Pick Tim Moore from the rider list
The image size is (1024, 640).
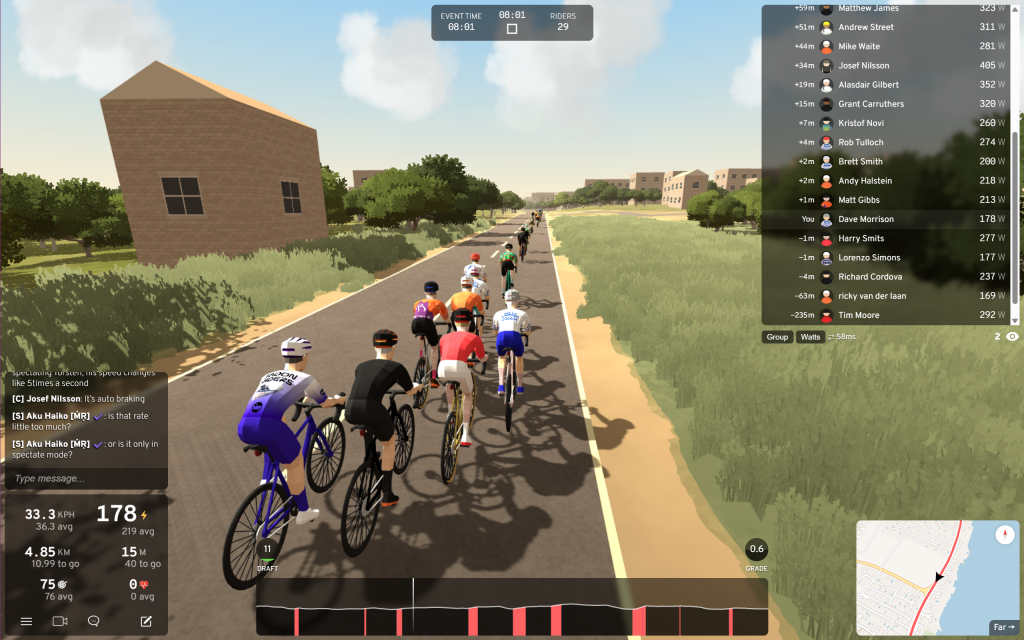(890, 315)
